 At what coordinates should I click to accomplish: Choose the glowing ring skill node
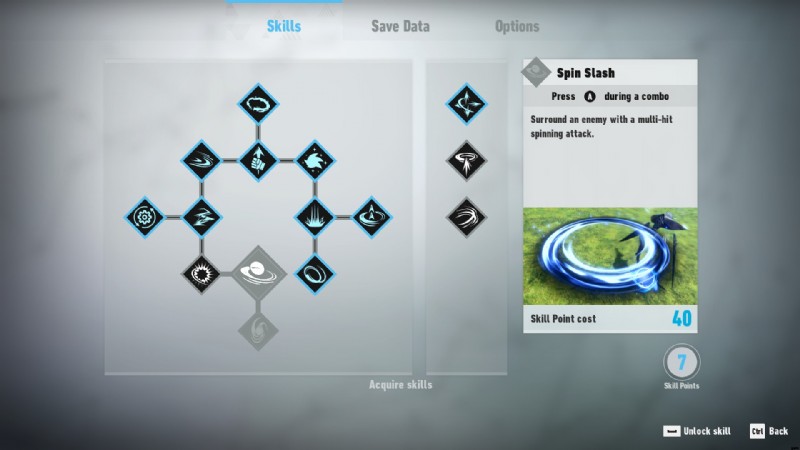click(314, 271)
